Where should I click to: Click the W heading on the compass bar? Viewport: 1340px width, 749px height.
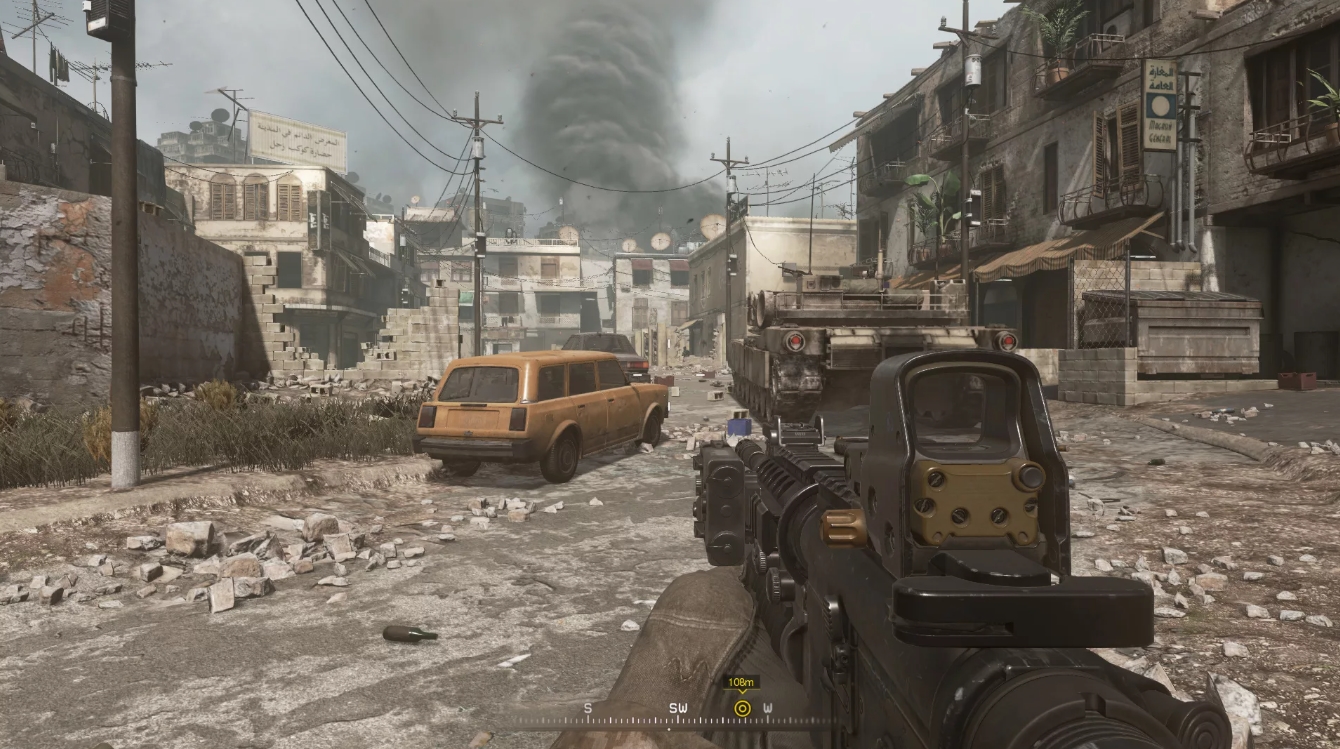769,708
